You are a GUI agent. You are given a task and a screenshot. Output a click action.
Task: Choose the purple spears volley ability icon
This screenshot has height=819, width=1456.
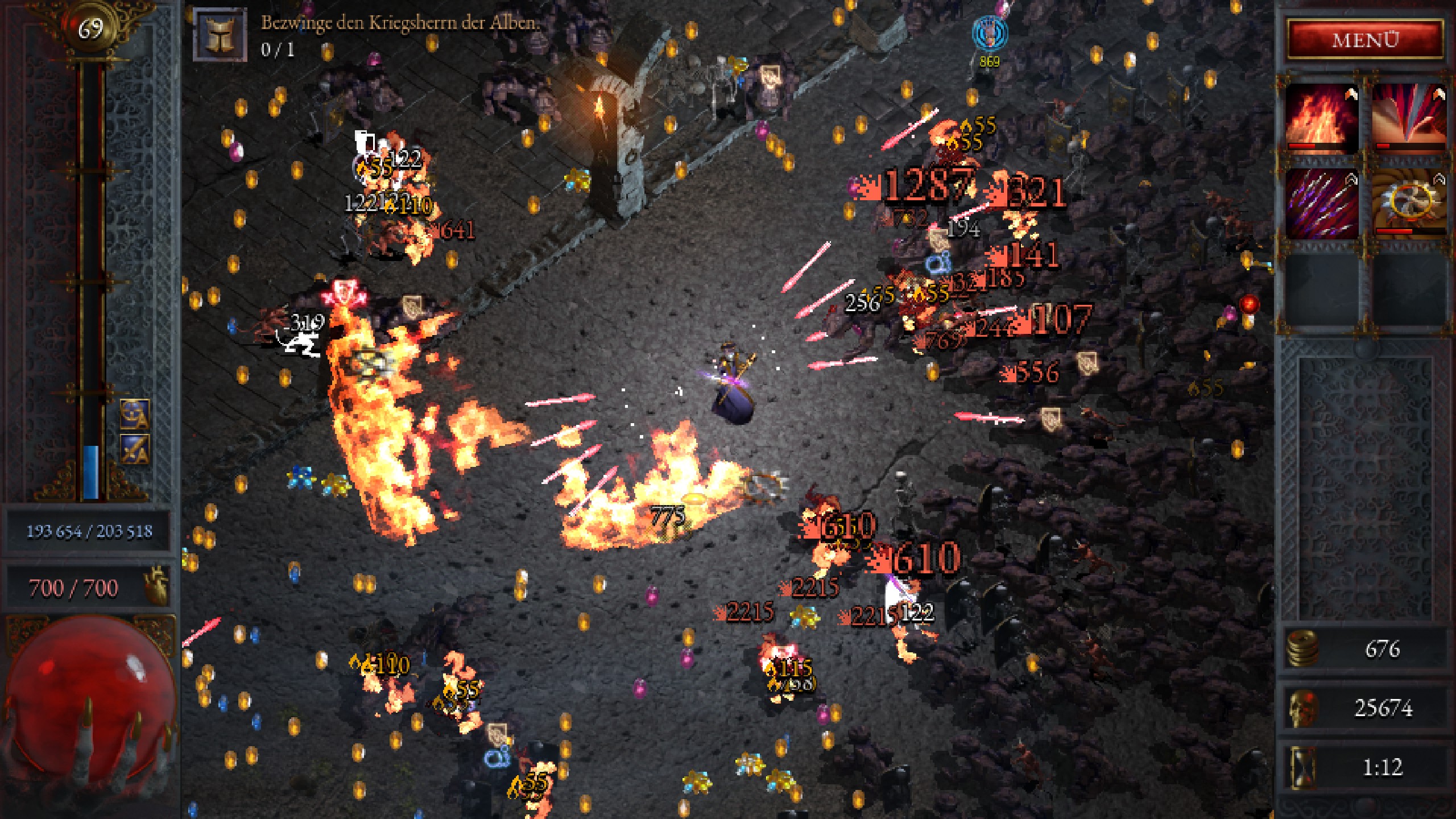coord(1321,203)
